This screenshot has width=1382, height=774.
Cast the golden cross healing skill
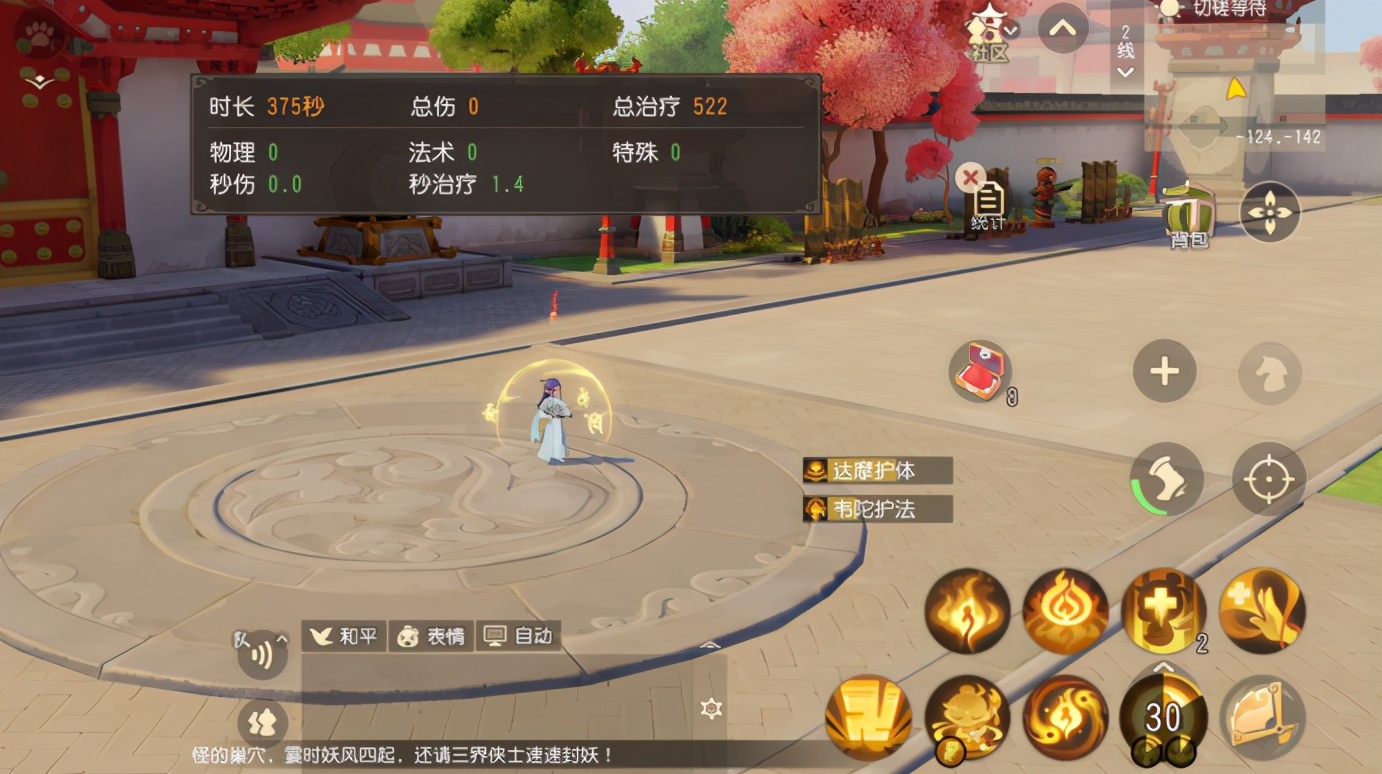pyautogui.click(x=1163, y=610)
